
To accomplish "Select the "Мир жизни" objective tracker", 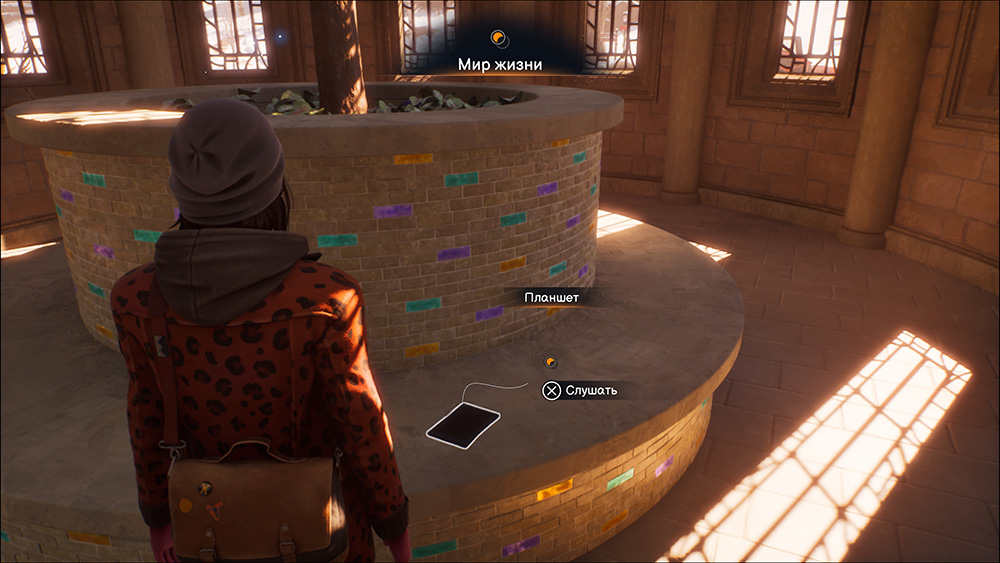I will (499, 64).
